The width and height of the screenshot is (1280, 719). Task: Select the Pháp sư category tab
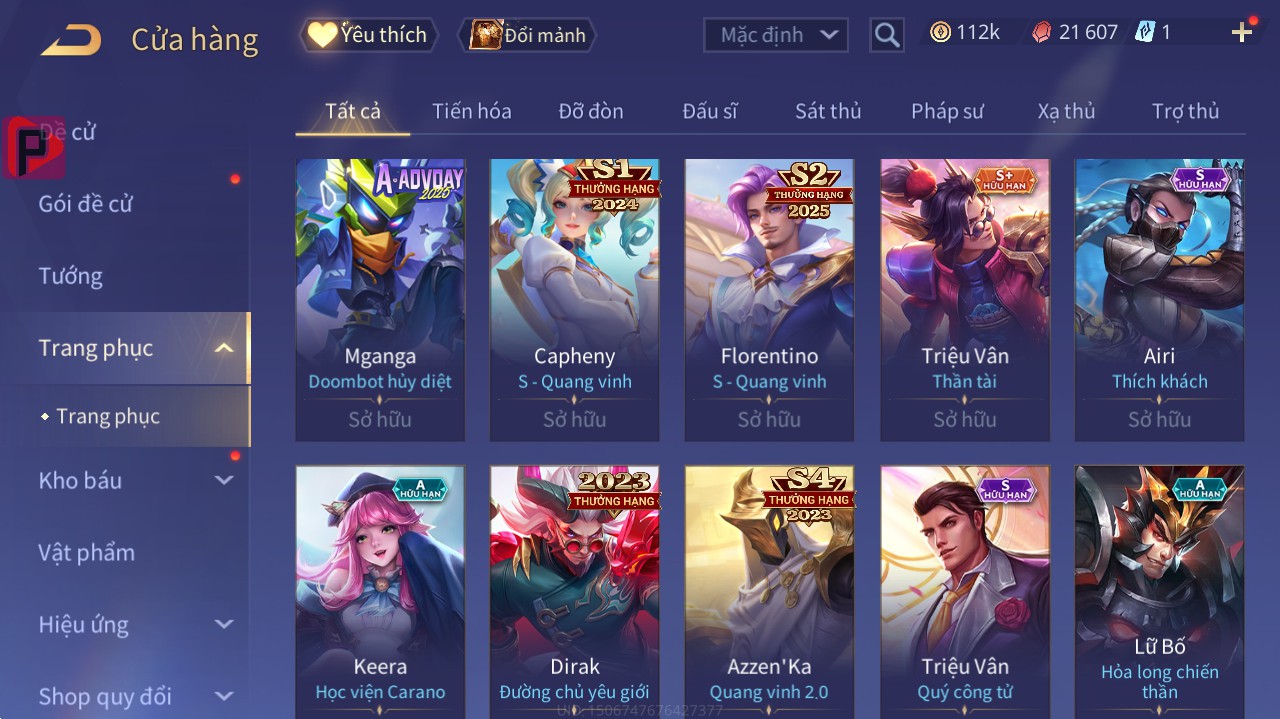947,111
